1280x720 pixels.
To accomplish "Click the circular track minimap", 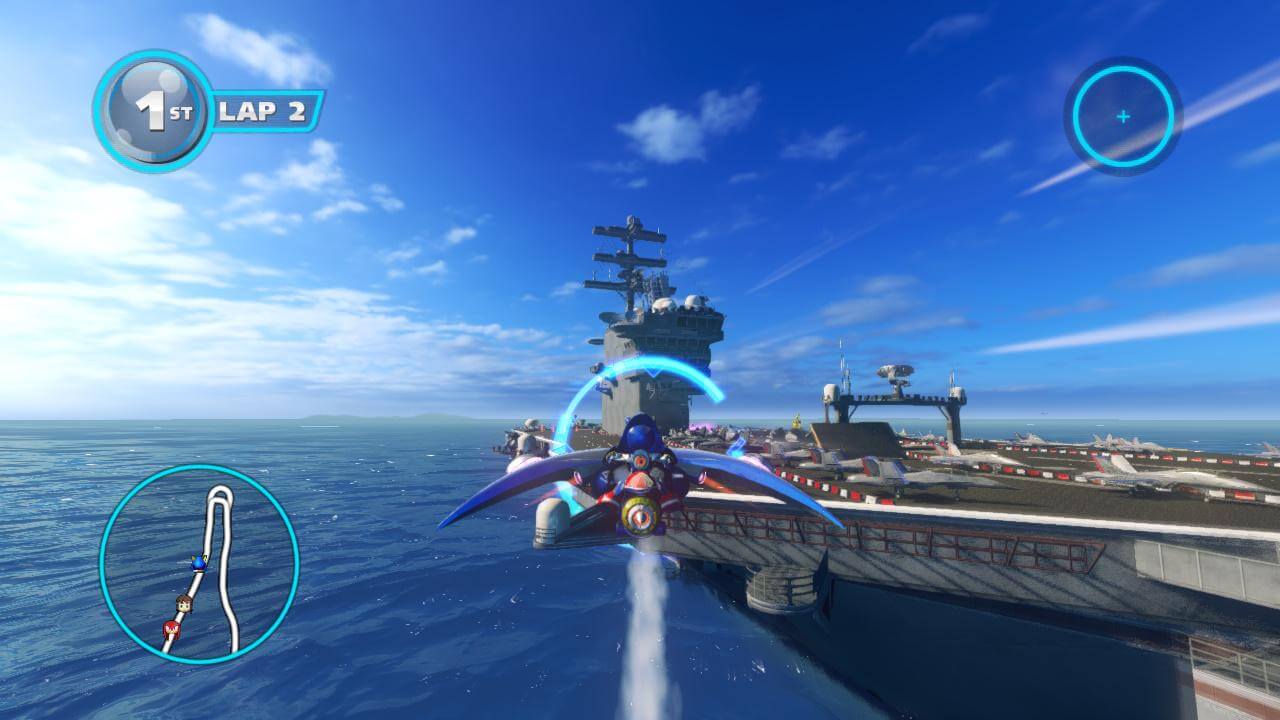I will tap(199, 564).
